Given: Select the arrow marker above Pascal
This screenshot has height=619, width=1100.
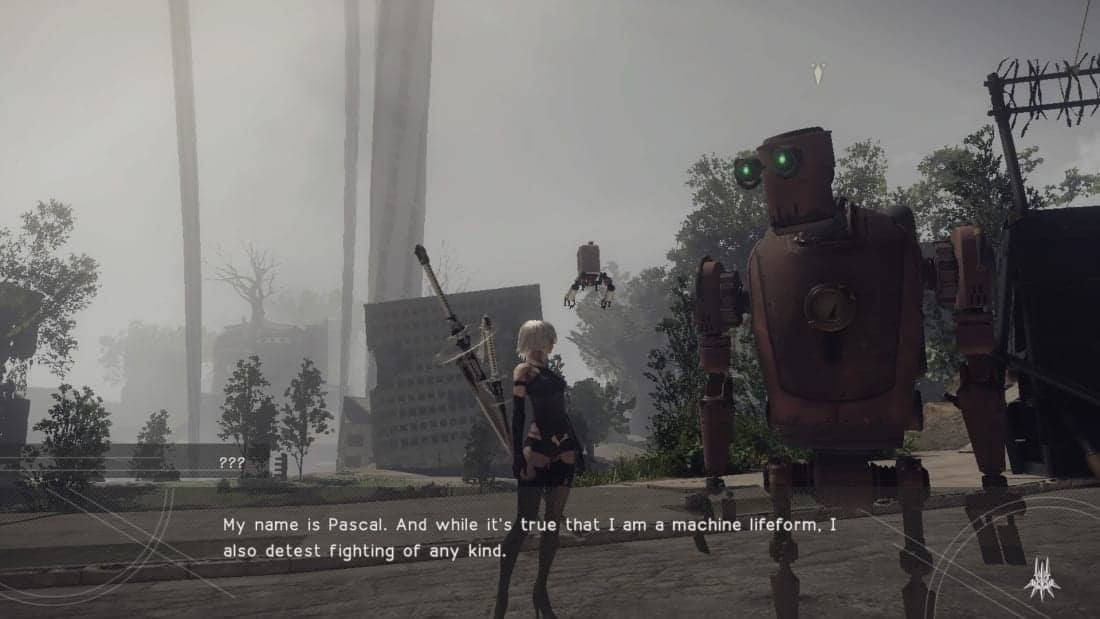Looking at the screenshot, I should (x=818, y=73).
